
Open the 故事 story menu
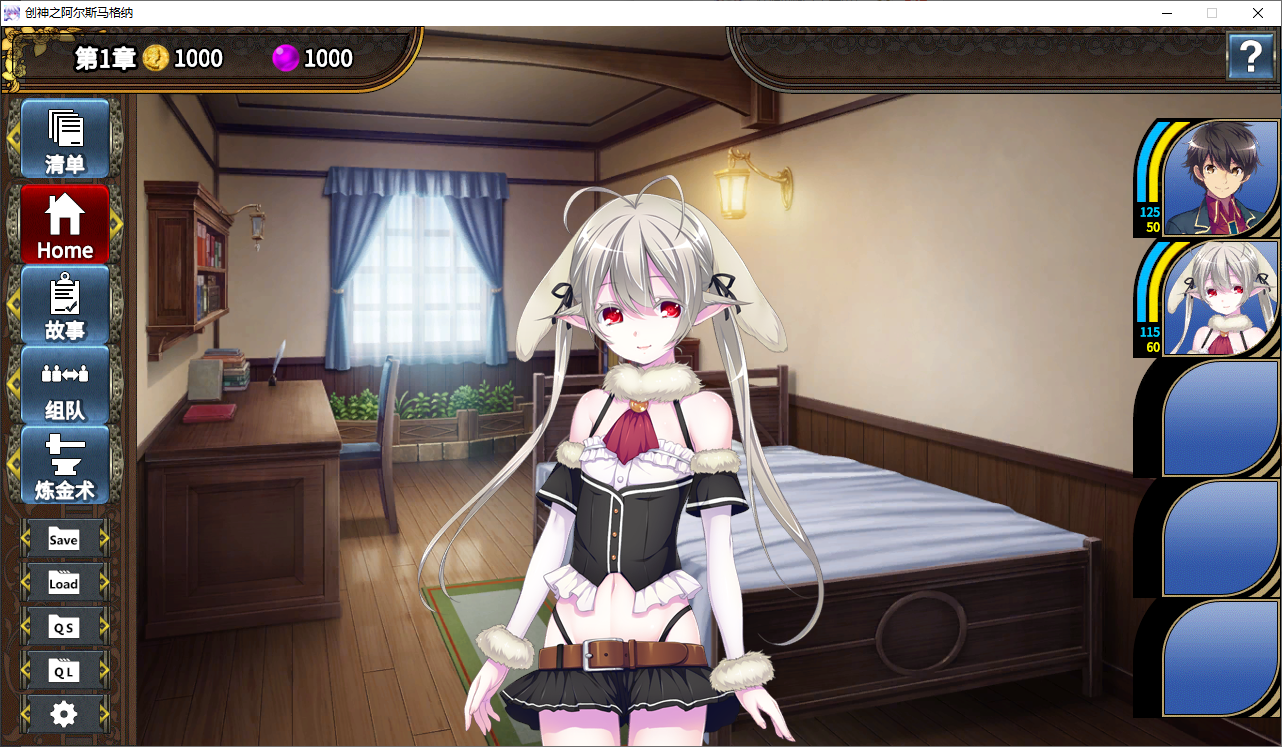click(x=65, y=305)
